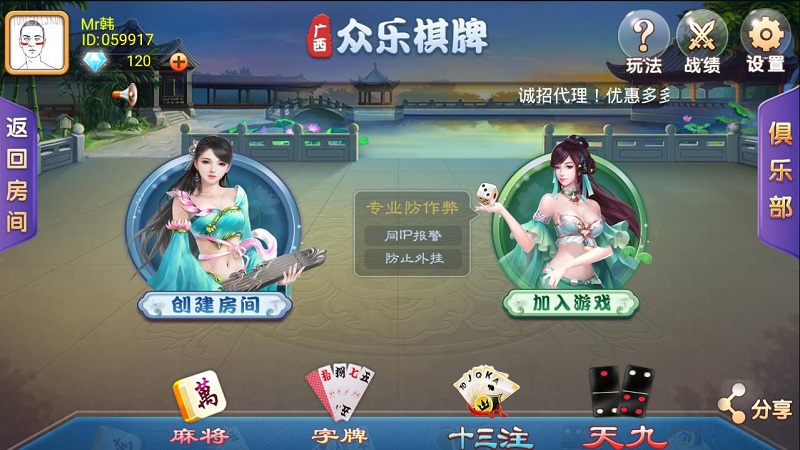
Task: Open the player avatar profile
Action: click(x=37, y=42)
